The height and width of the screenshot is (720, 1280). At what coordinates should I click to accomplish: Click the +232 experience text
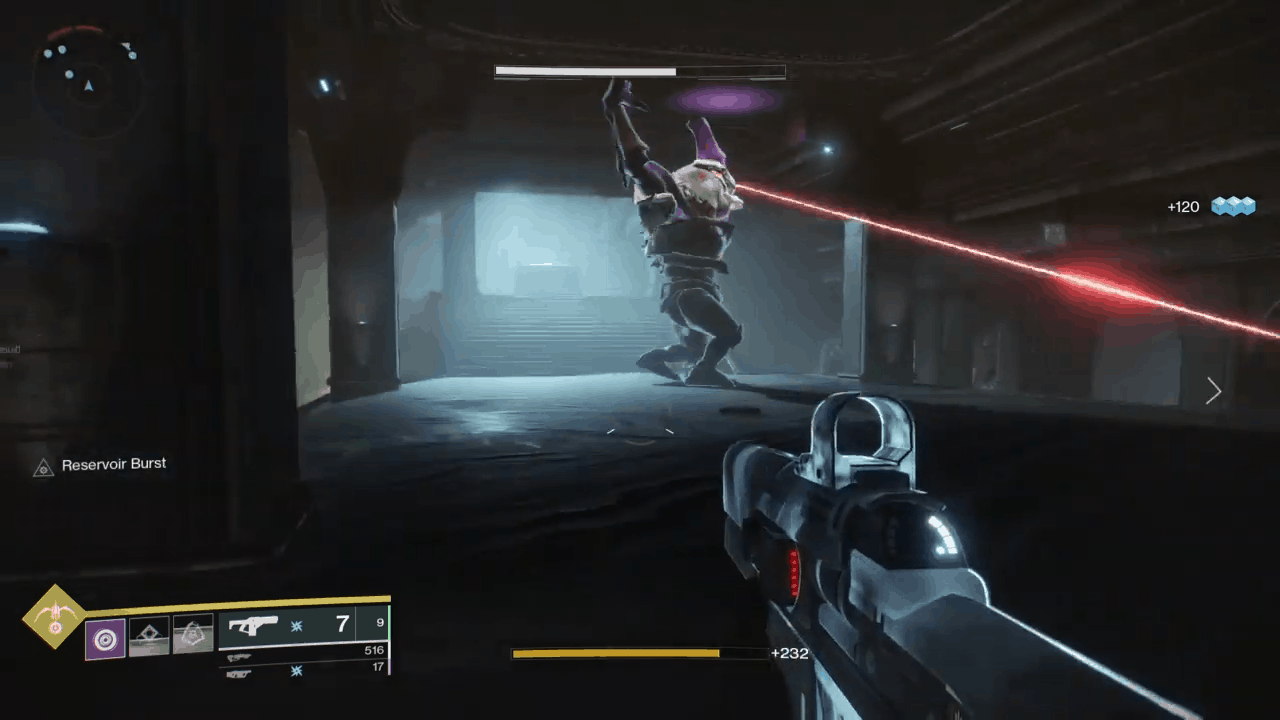point(789,653)
